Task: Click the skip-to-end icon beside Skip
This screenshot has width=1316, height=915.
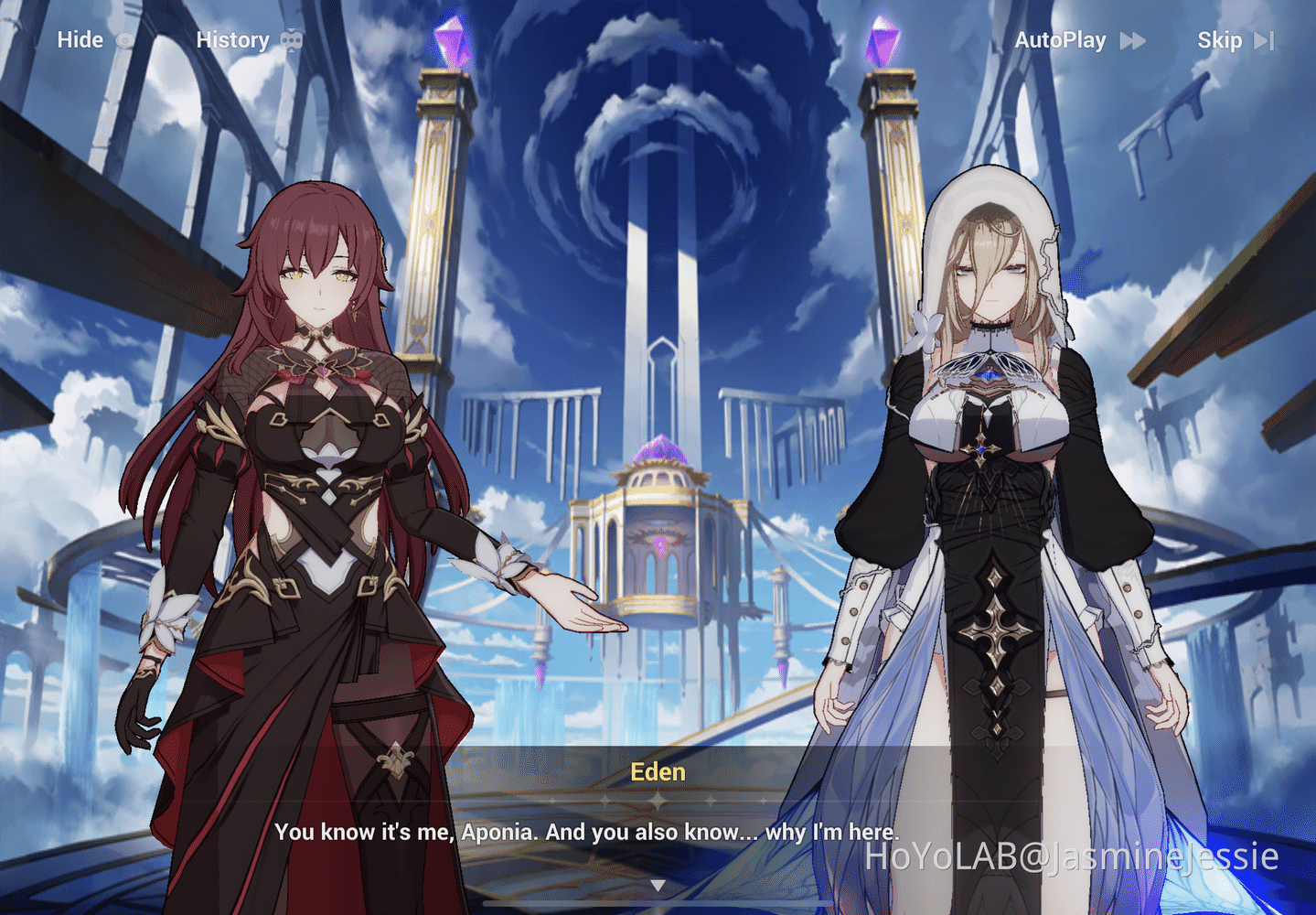Action: tap(1265, 40)
